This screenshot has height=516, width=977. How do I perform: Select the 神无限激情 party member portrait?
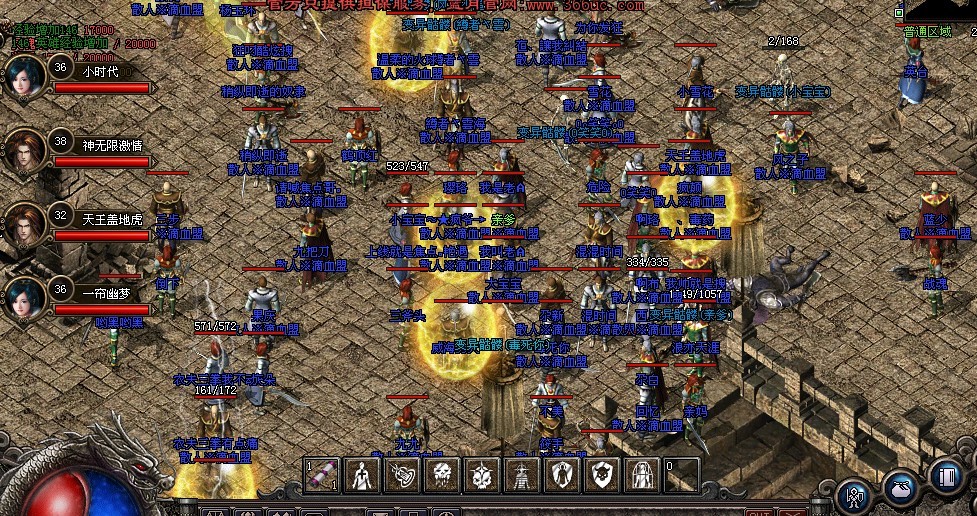point(26,151)
